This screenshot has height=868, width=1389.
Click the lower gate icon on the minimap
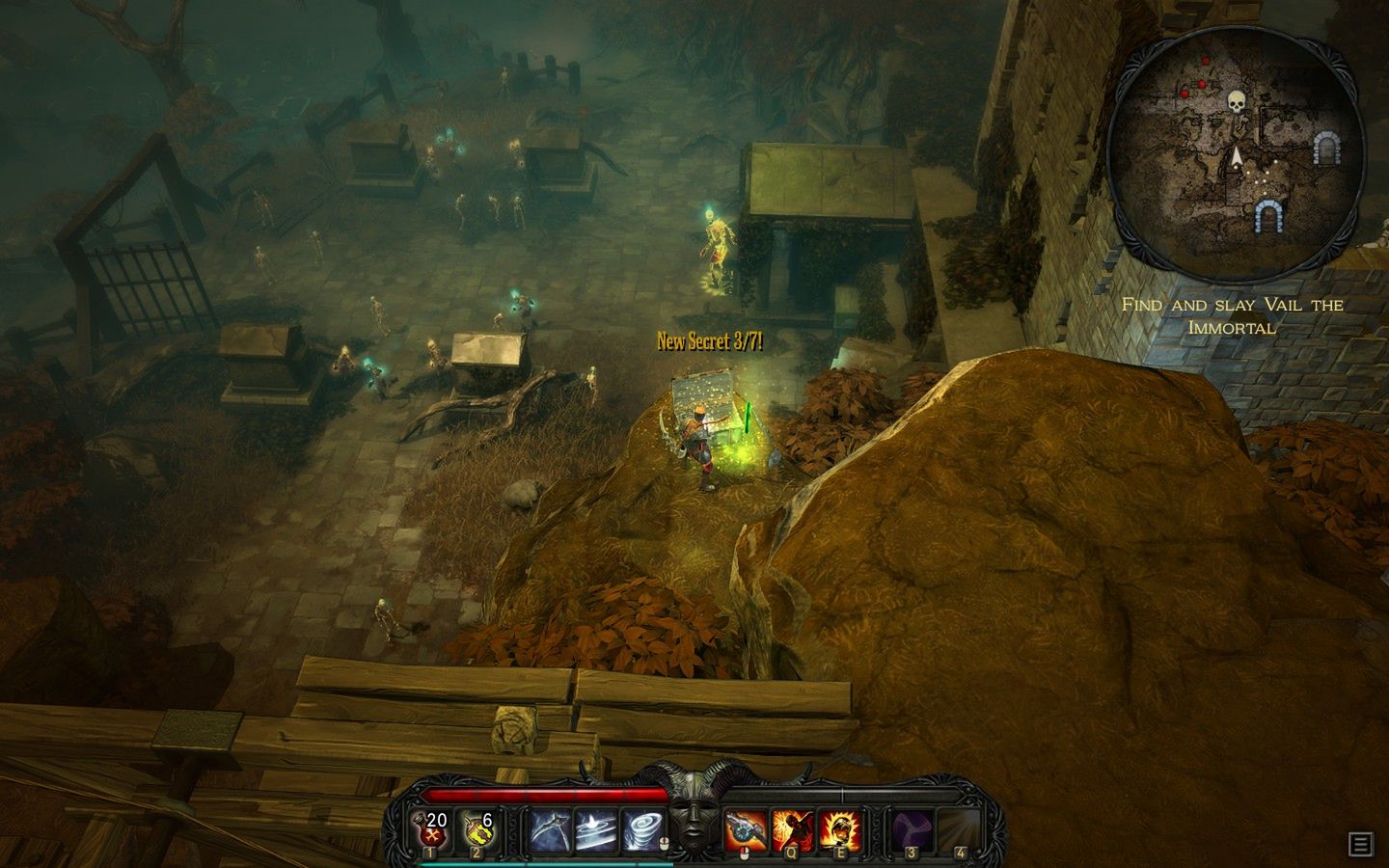coord(1266,215)
